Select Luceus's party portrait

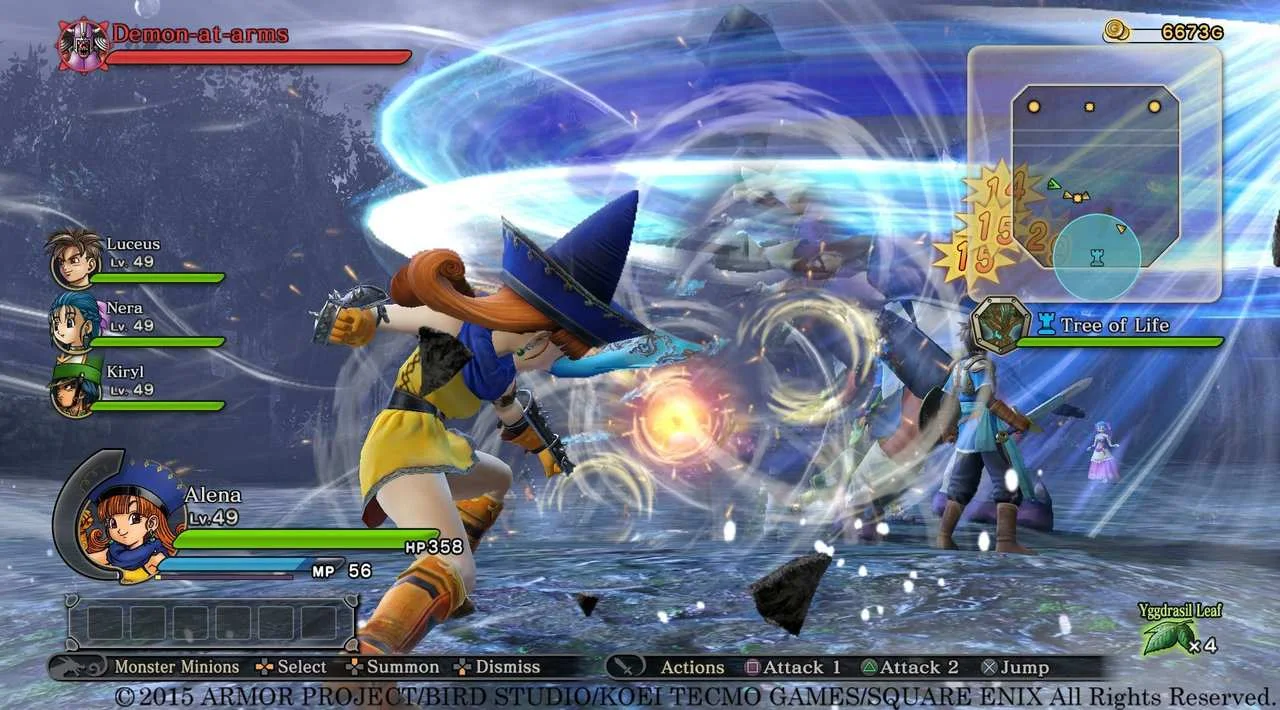[x=76, y=258]
